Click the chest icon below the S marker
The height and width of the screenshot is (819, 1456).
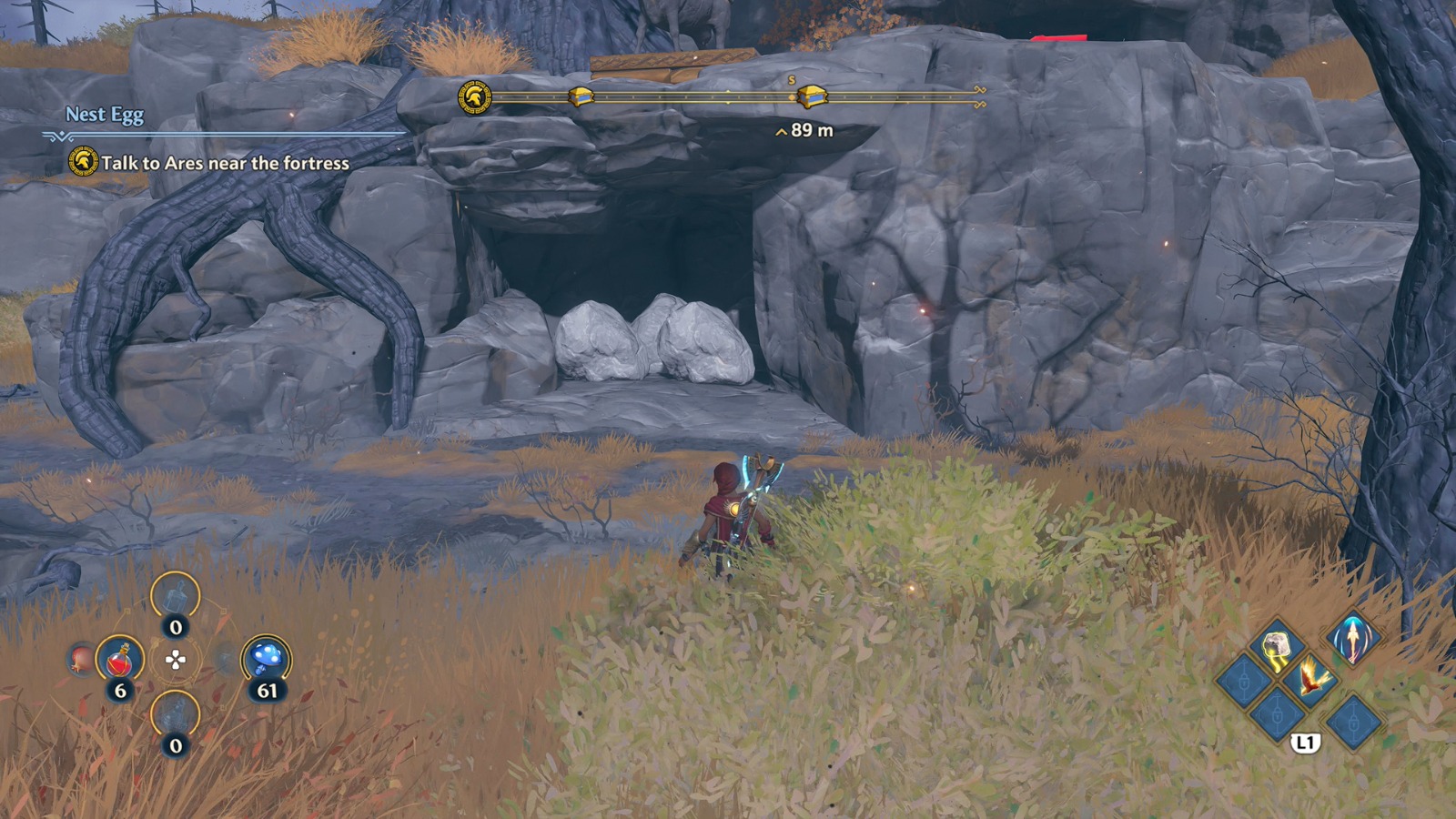(x=812, y=96)
